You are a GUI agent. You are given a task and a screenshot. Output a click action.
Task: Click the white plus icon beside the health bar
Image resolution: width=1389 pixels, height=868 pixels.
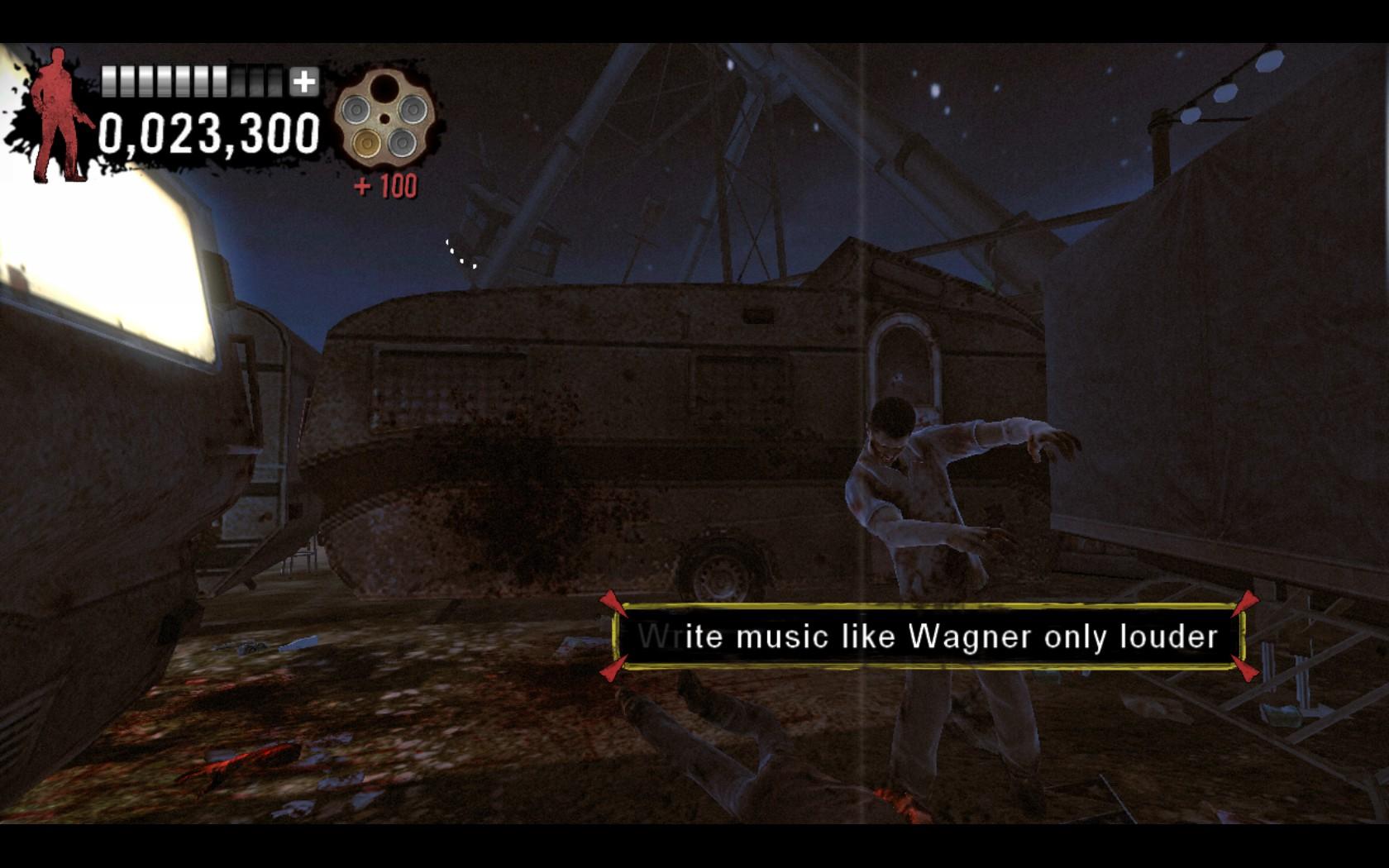(304, 83)
